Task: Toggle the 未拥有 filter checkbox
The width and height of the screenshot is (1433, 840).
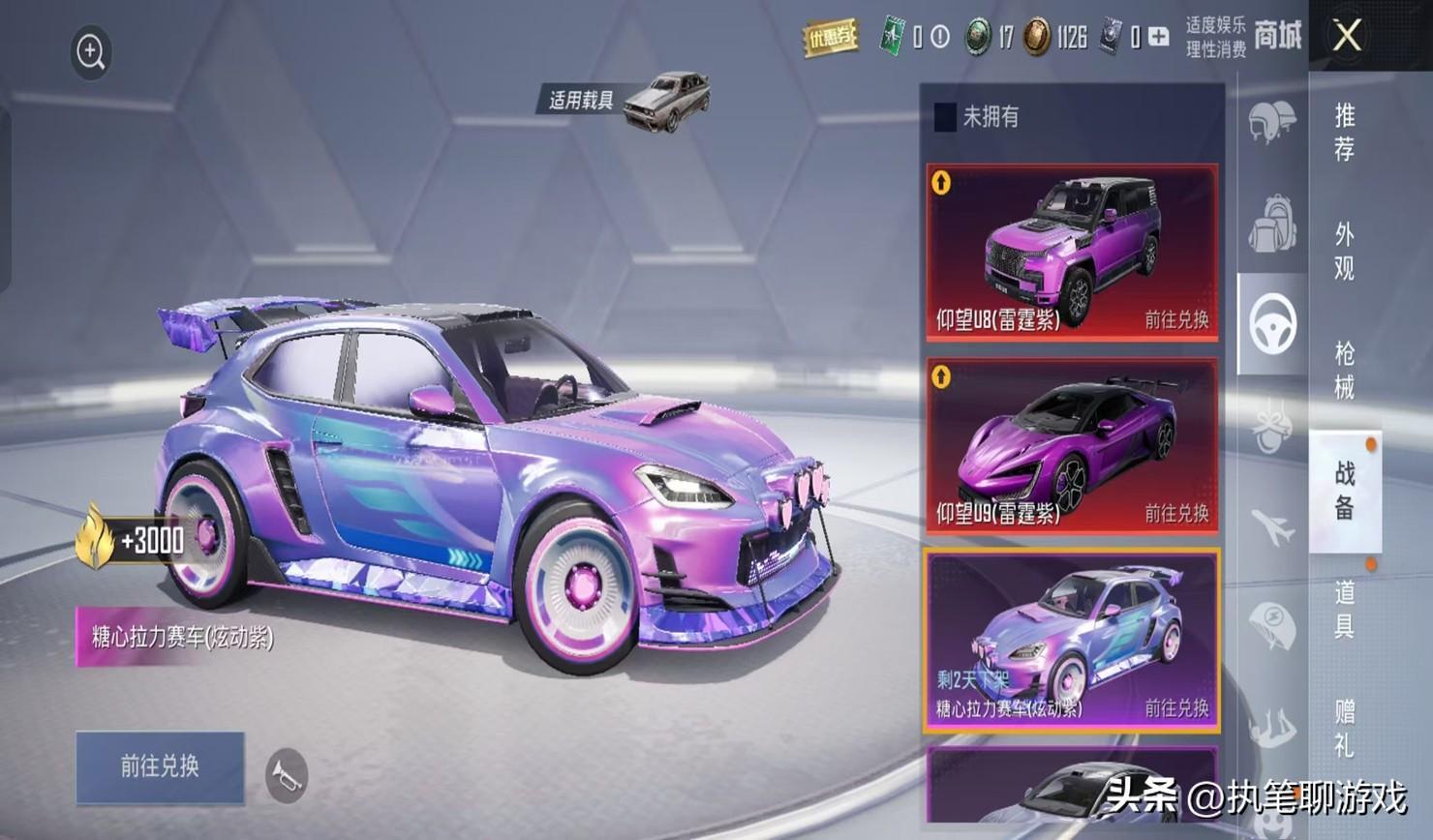Action: tap(945, 118)
